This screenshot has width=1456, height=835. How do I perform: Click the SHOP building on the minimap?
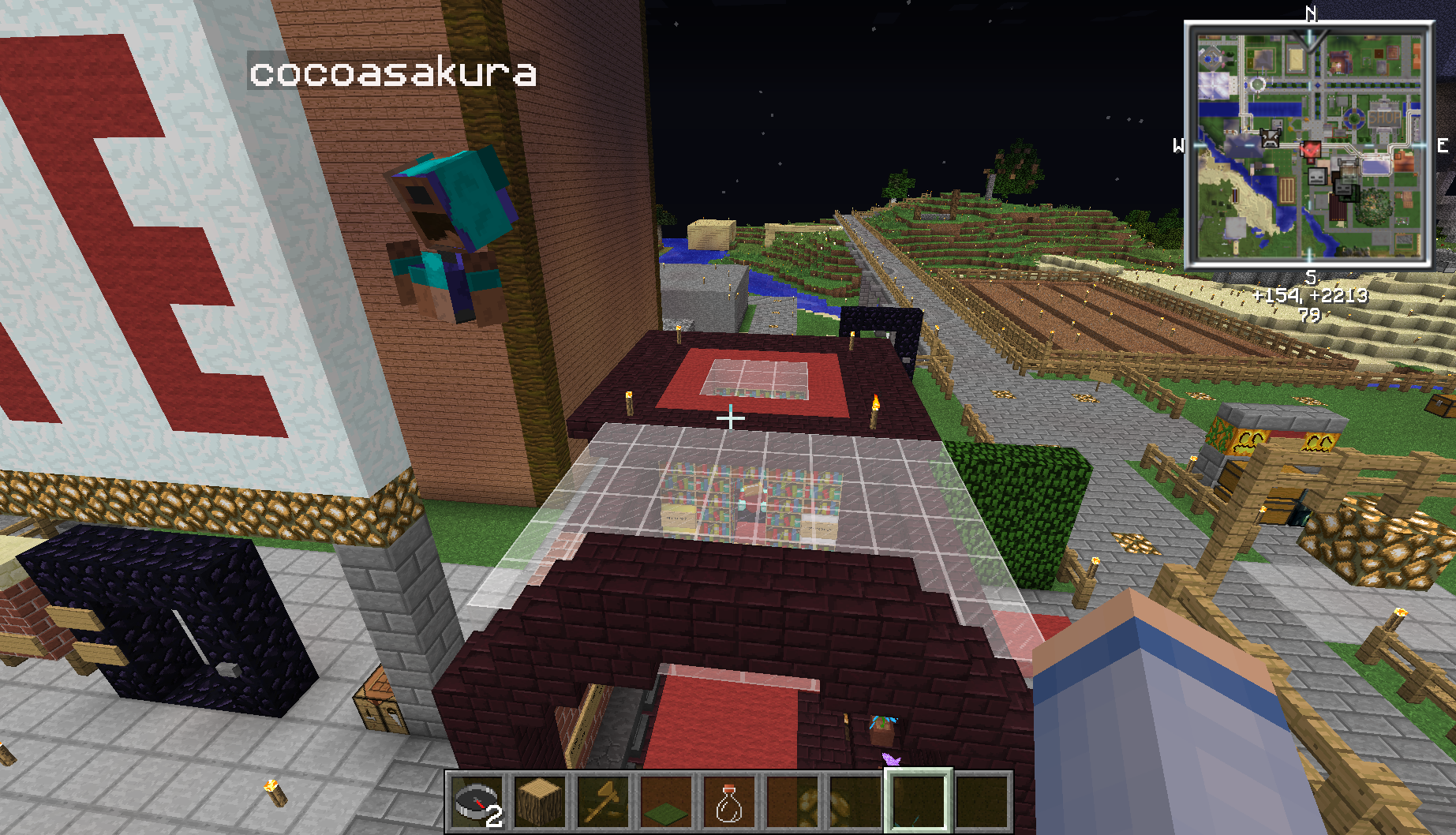coord(1384,118)
